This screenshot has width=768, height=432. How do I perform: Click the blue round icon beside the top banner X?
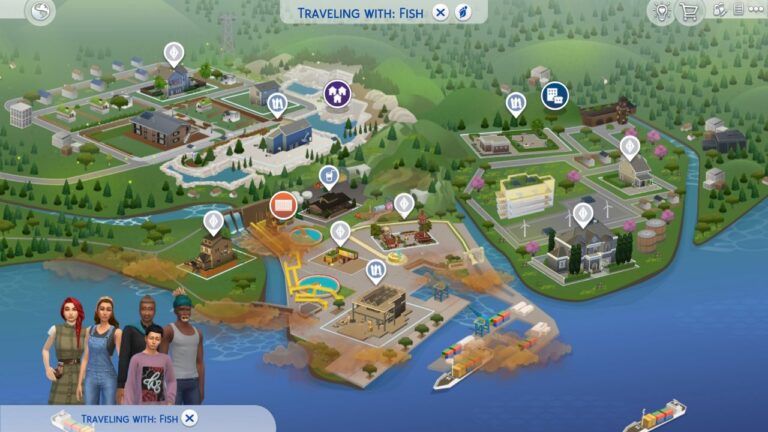(463, 13)
